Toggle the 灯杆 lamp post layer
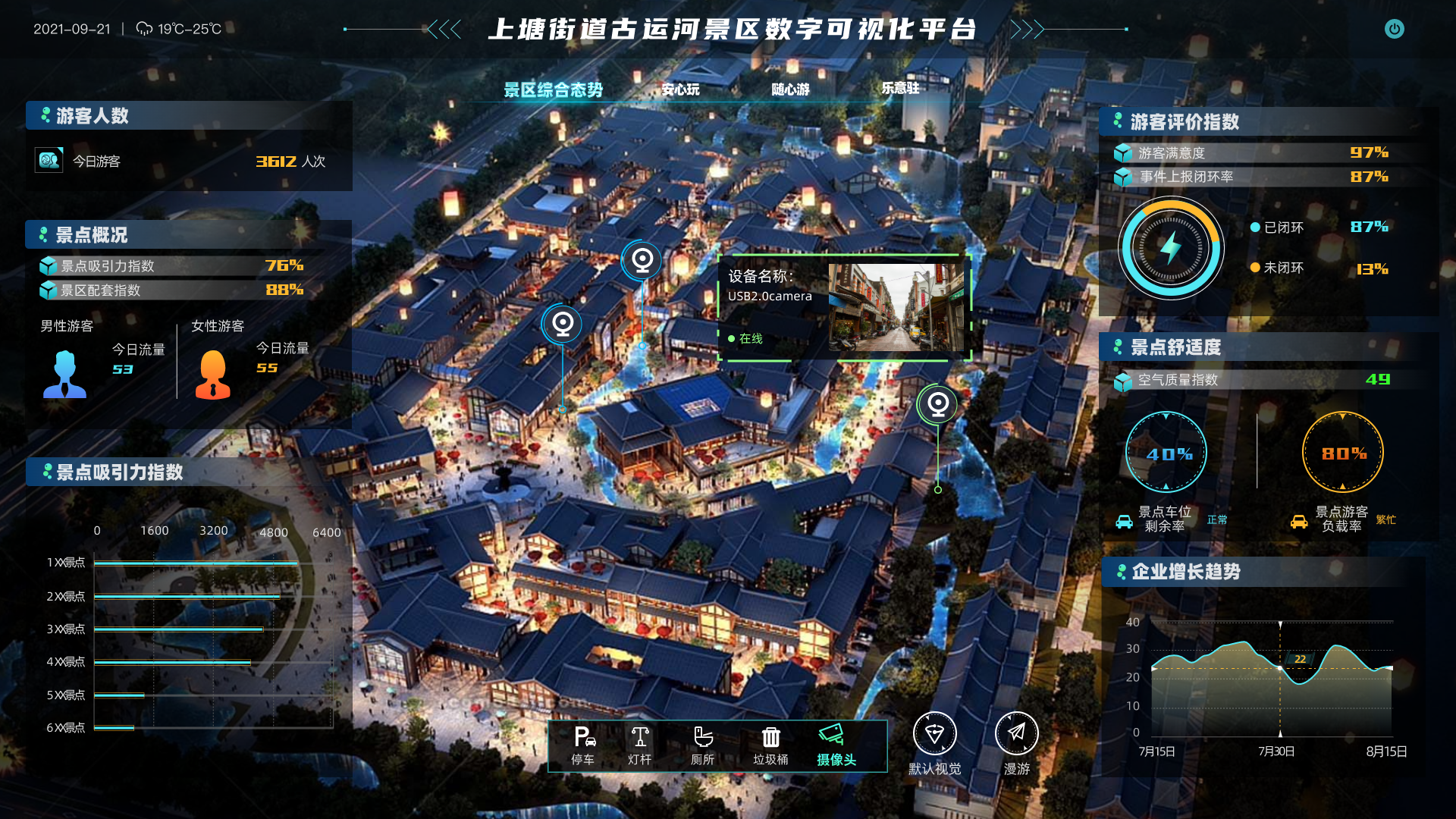The width and height of the screenshot is (1456, 819). (x=639, y=745)
